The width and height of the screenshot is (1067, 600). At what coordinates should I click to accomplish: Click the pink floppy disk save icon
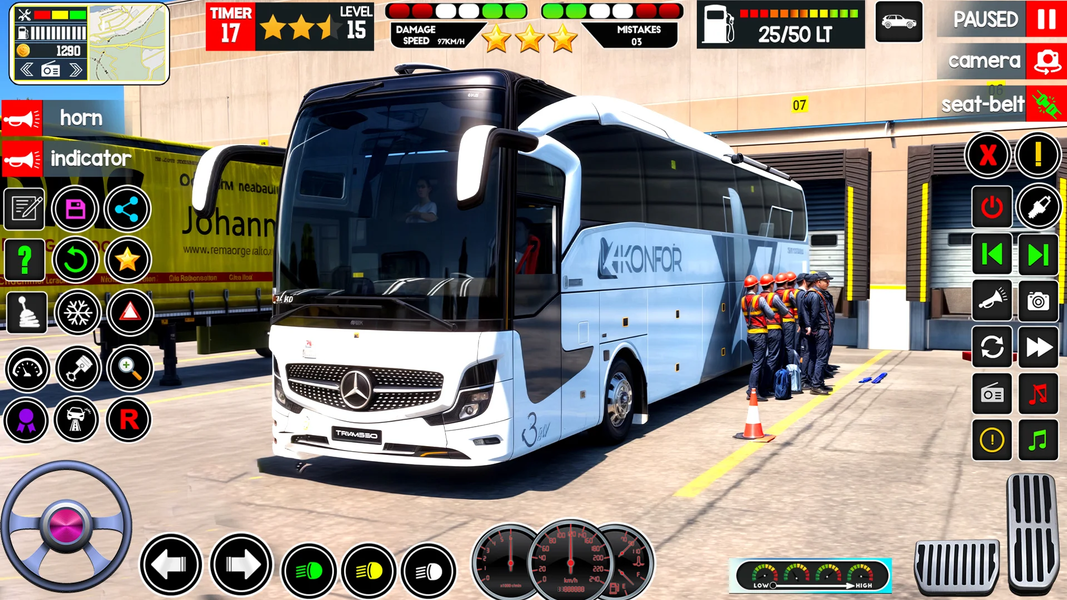(75, 209)
